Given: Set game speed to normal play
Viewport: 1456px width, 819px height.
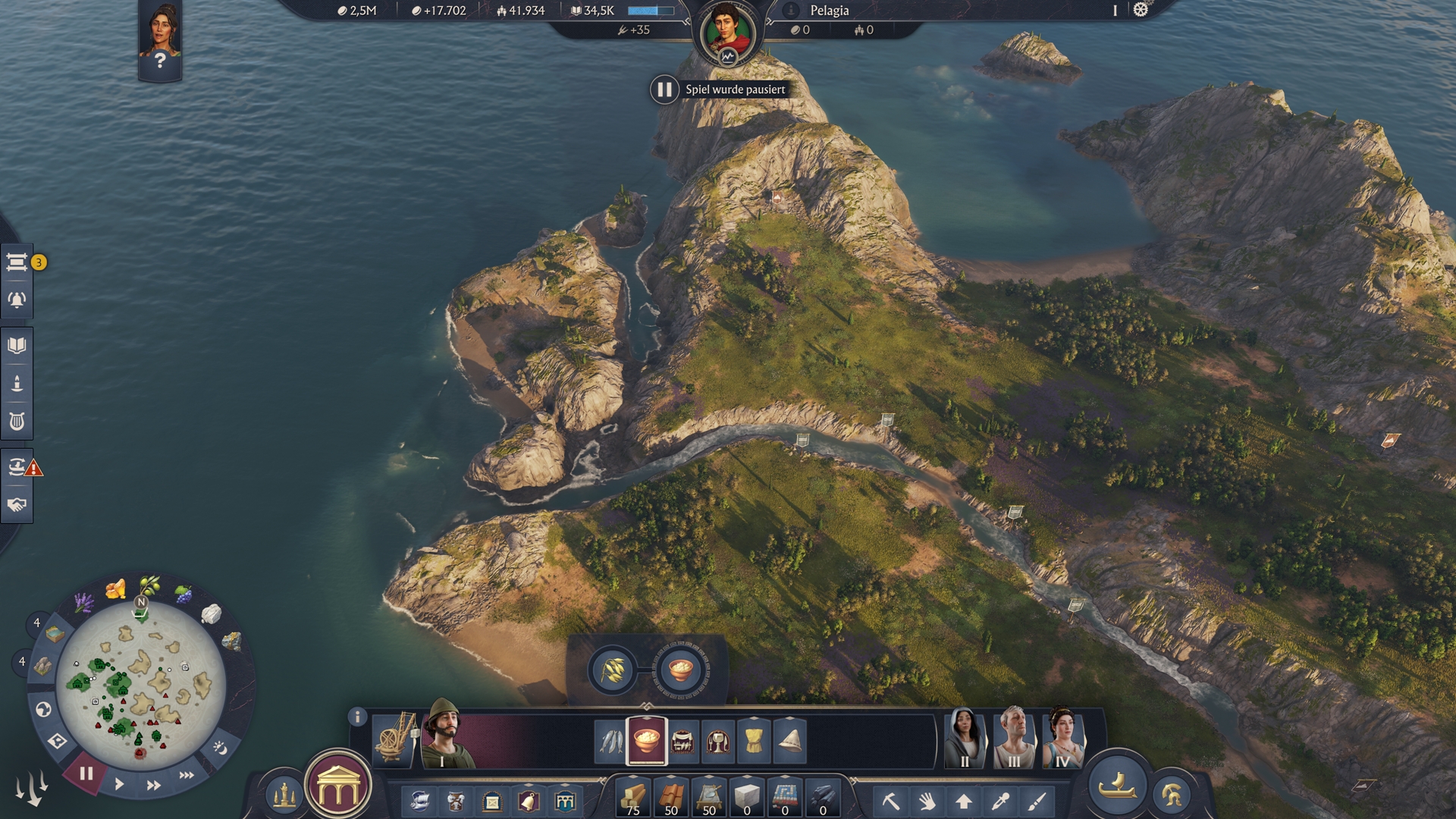Looking at the screenshot, I should 119,785.
